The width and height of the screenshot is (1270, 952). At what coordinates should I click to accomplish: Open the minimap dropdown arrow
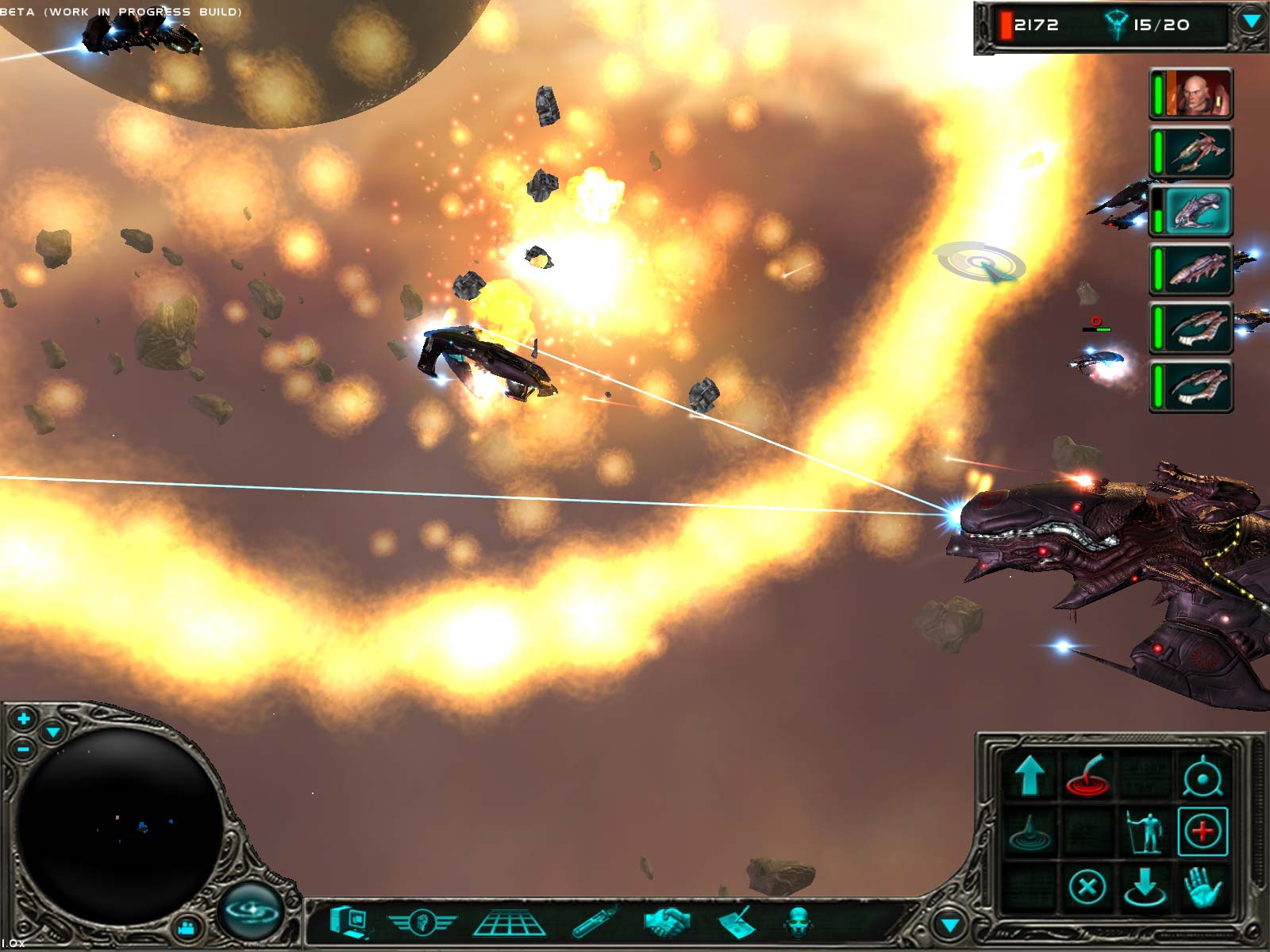53,731
